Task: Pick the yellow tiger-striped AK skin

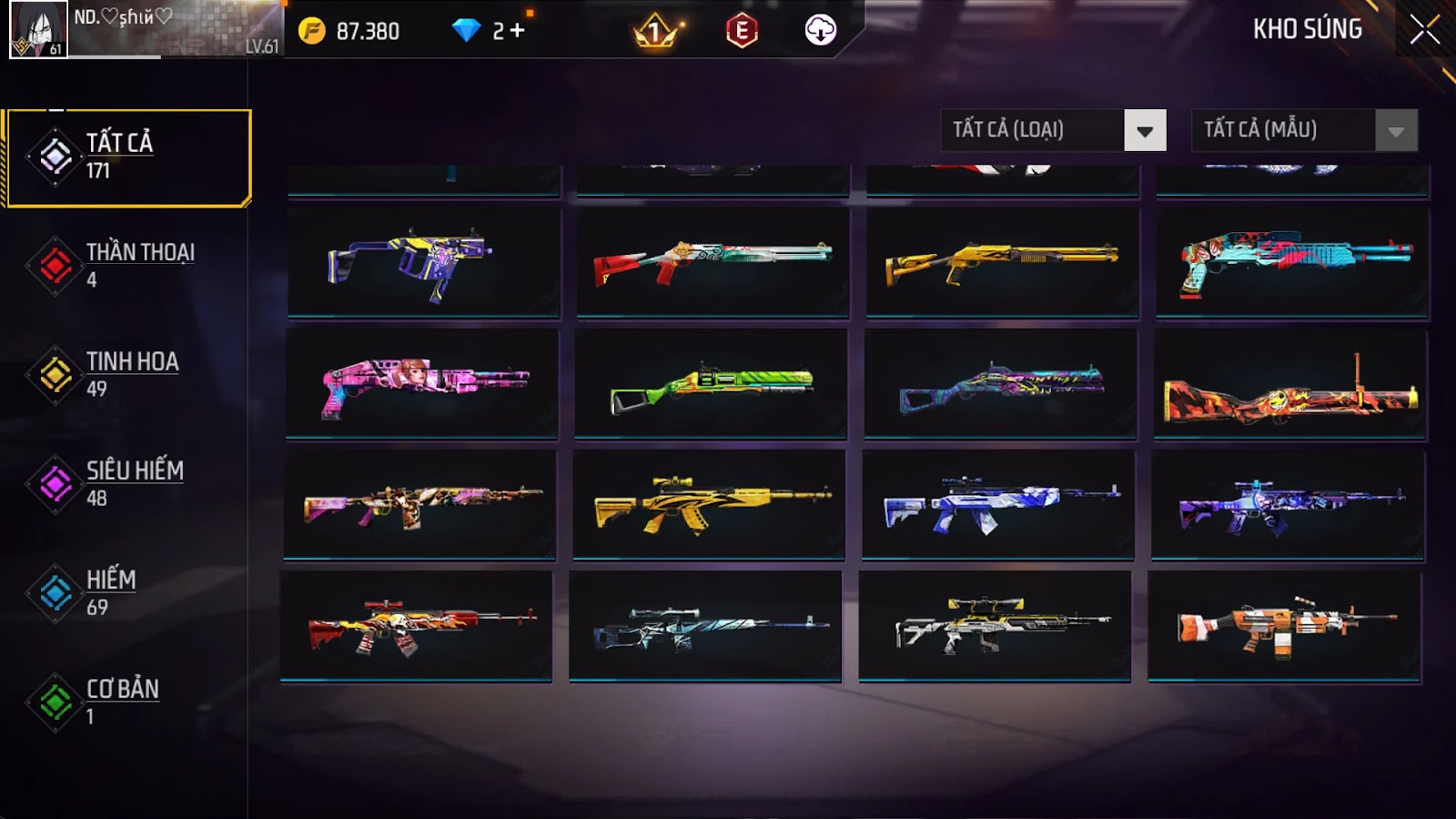Action: [709, 503]
